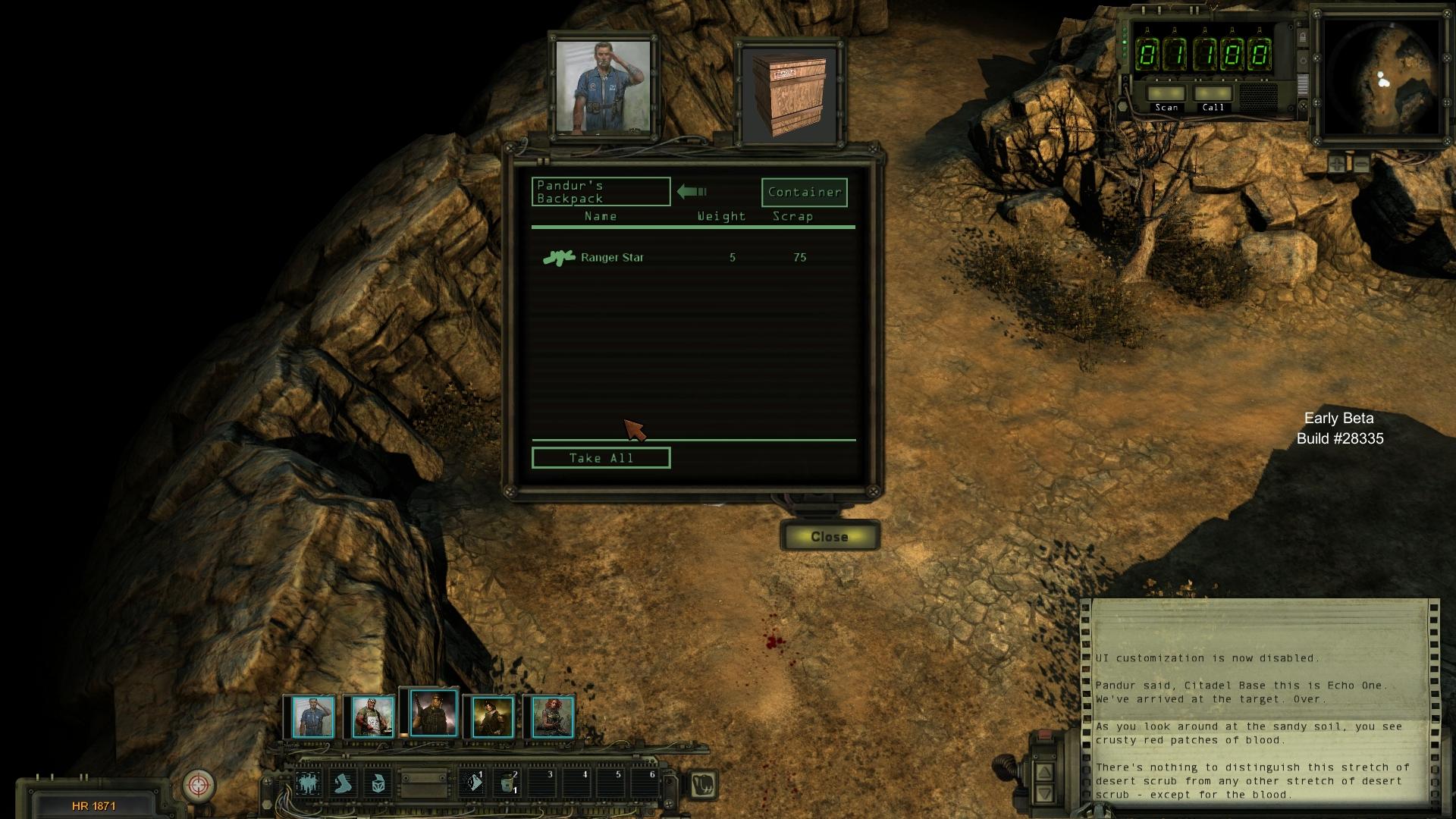Select the red-haired woman party portrait
Viewport: 1456px width, 819px height.
pyautogui.click(x=552, y=717)
